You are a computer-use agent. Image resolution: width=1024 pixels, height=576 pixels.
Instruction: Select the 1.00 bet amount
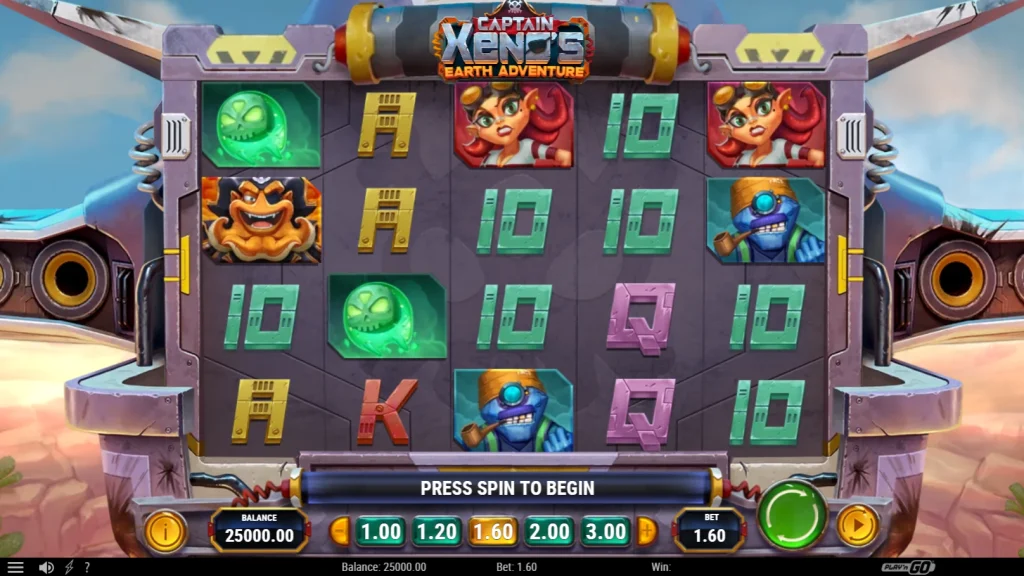tap(380, 531)
